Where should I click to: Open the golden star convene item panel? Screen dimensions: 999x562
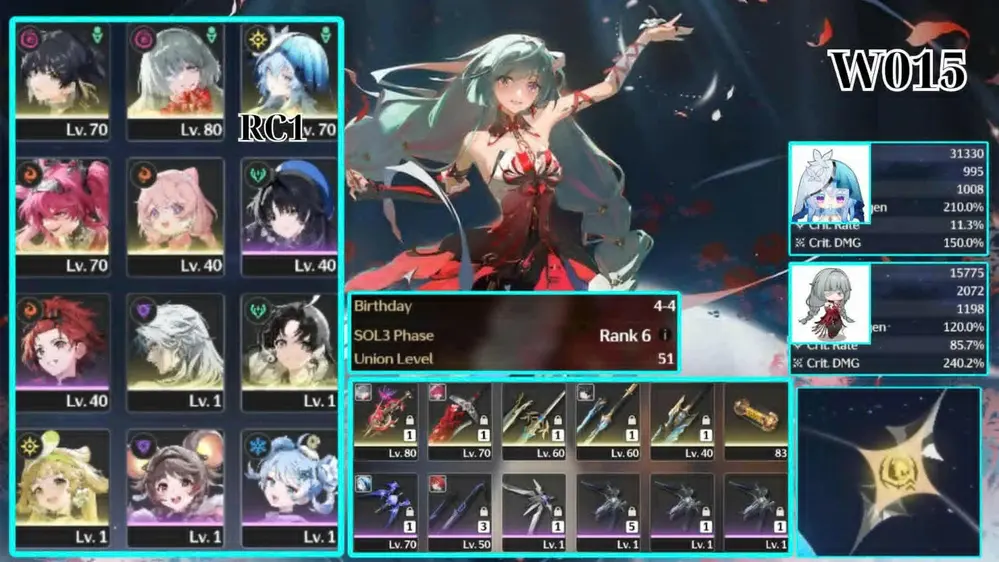point(888,470)
